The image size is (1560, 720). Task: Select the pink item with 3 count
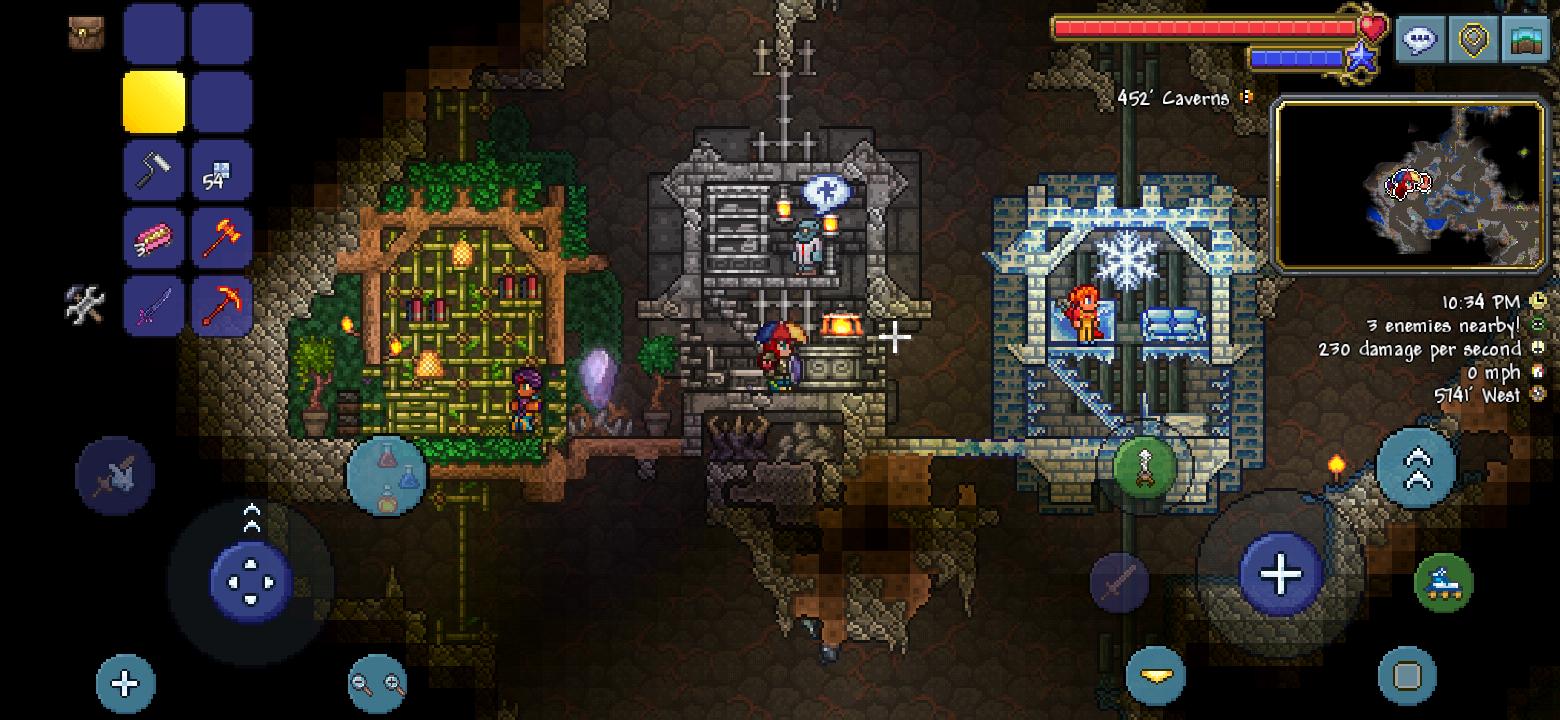click(x=154, y=238)
